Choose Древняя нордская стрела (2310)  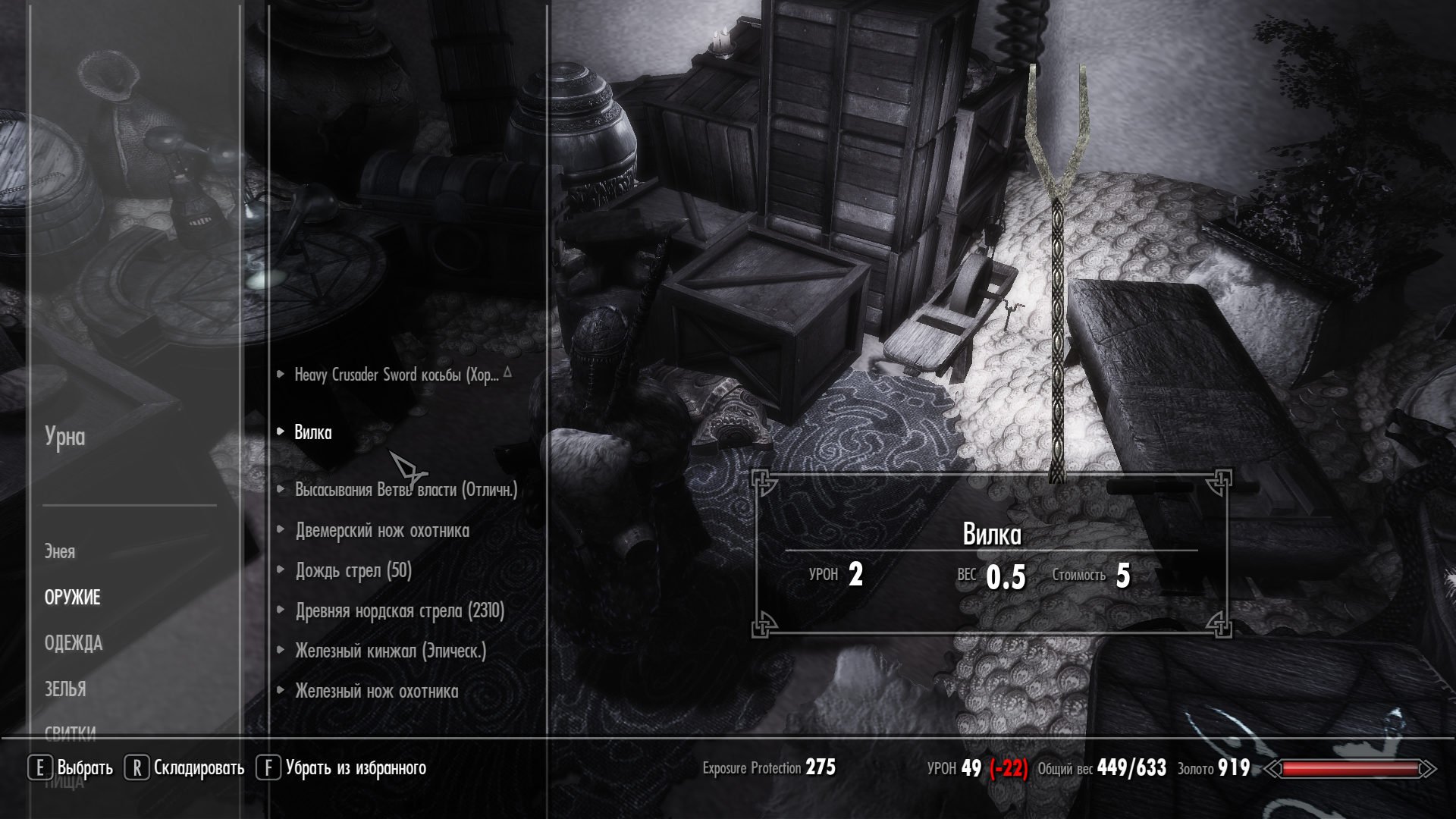tap(400, 611)
